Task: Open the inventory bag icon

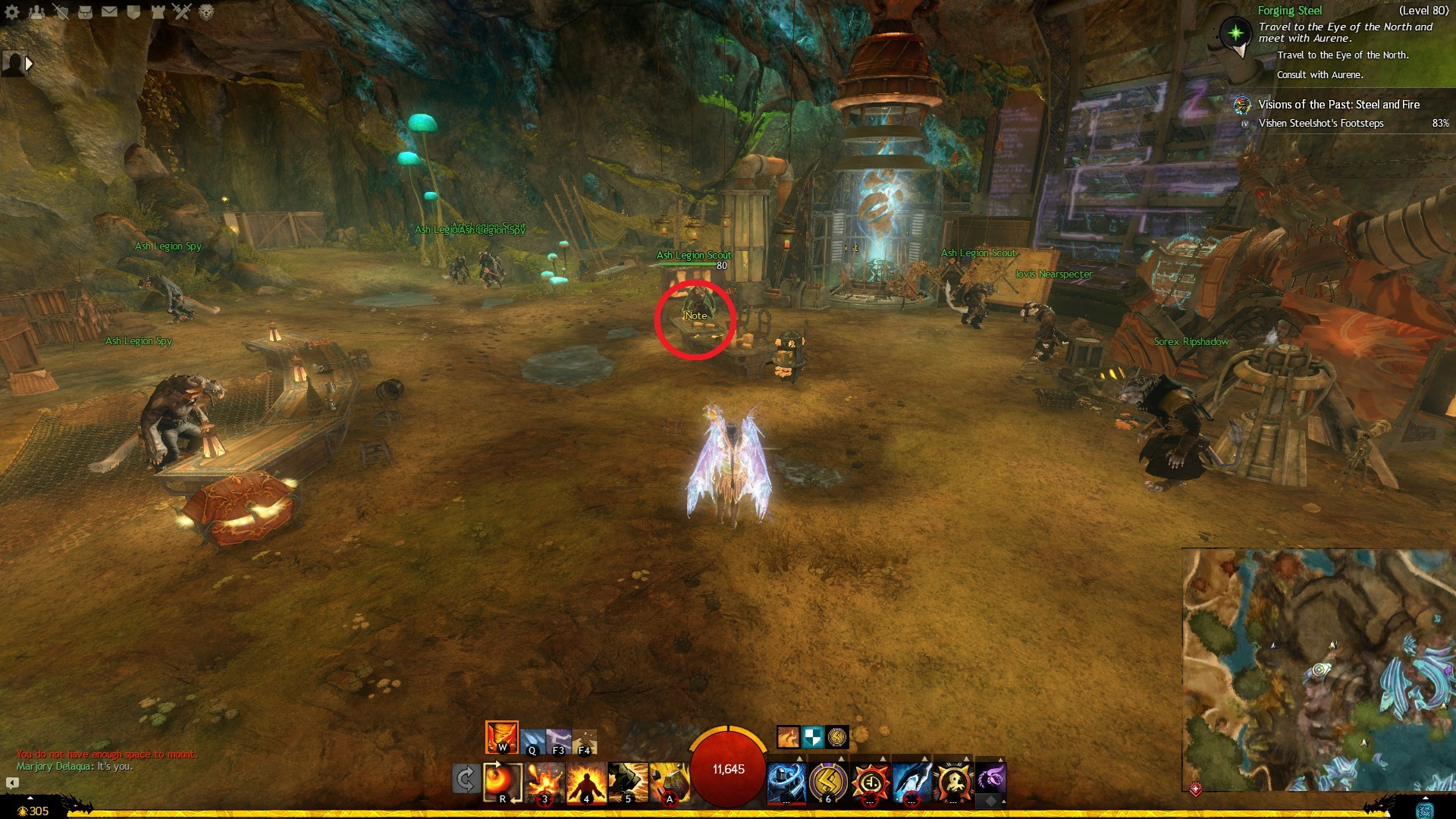Action: (85, 11)
